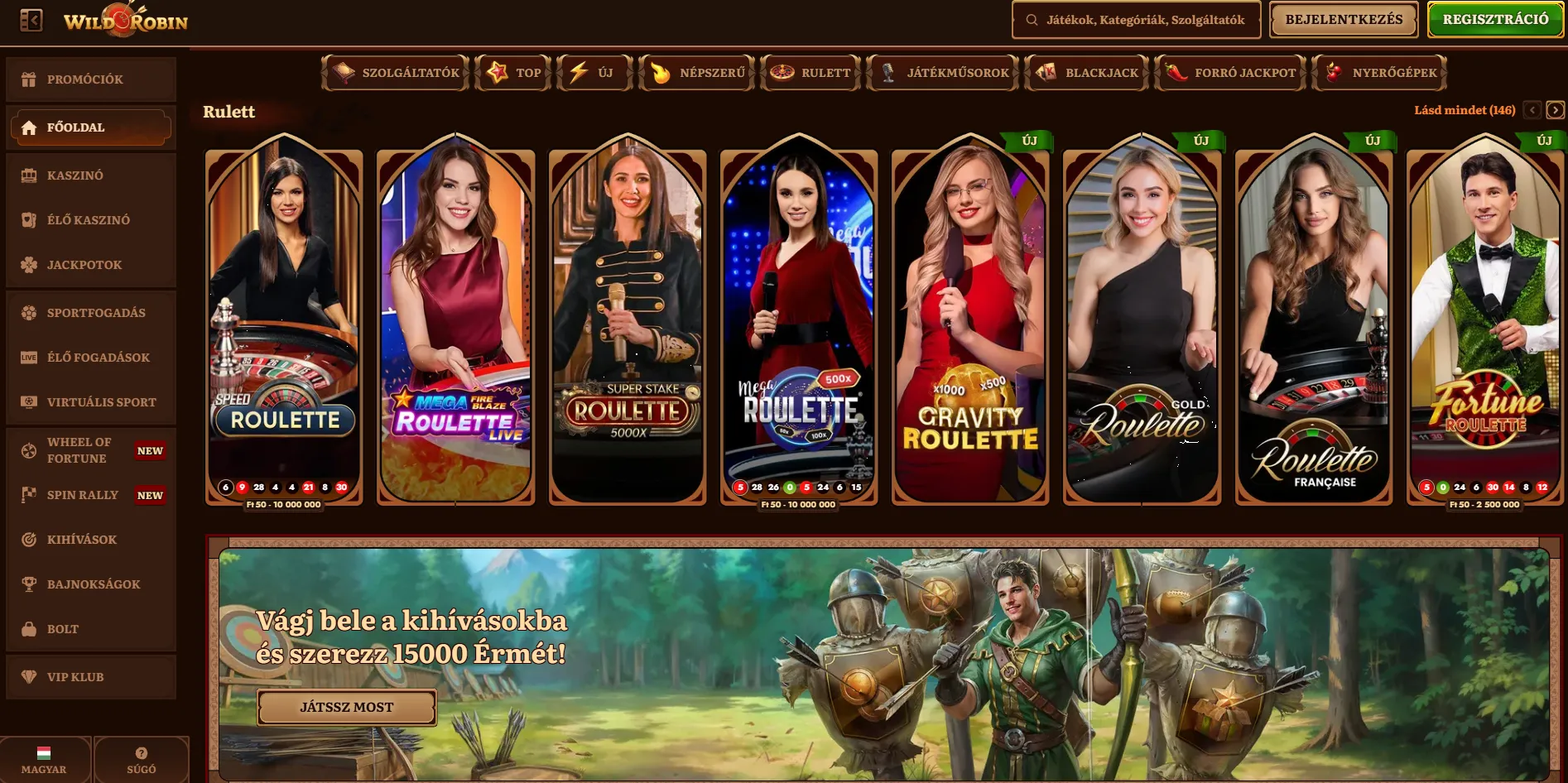1568x783 pixels.
Task: Choose the Forró Jackpot category
Action: click(1230, 73)
